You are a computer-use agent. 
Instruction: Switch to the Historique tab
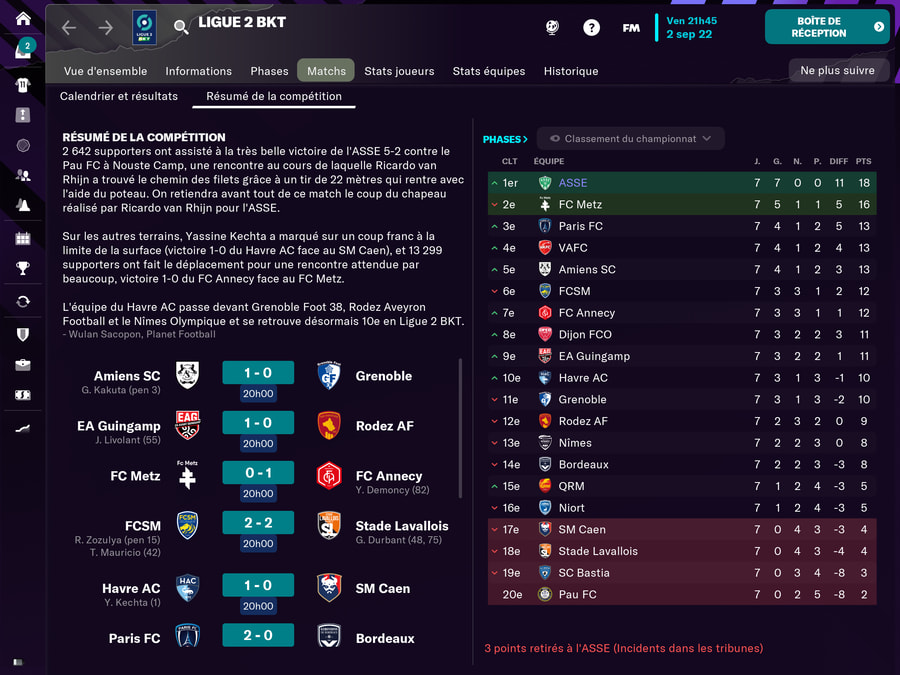(571, 71)
